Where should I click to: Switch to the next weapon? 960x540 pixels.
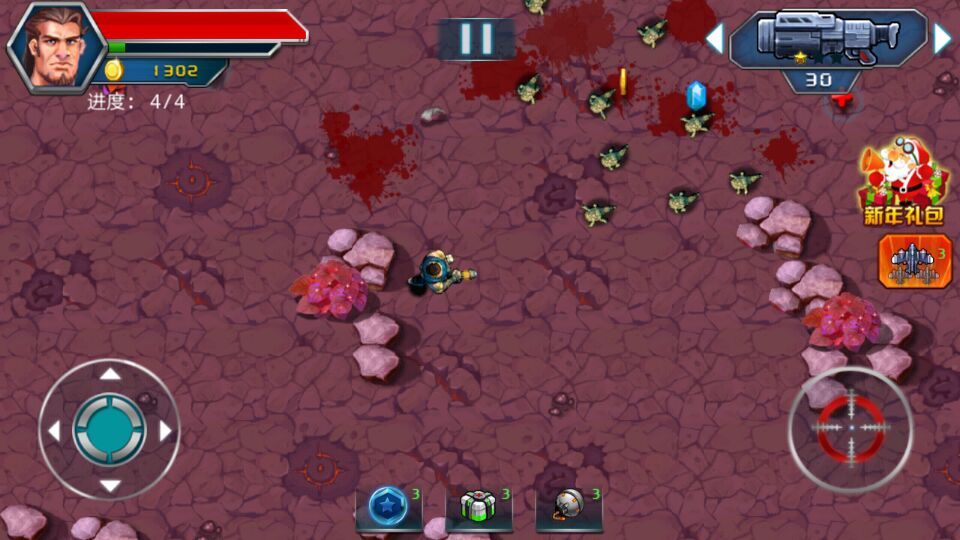tap(942, 39)
